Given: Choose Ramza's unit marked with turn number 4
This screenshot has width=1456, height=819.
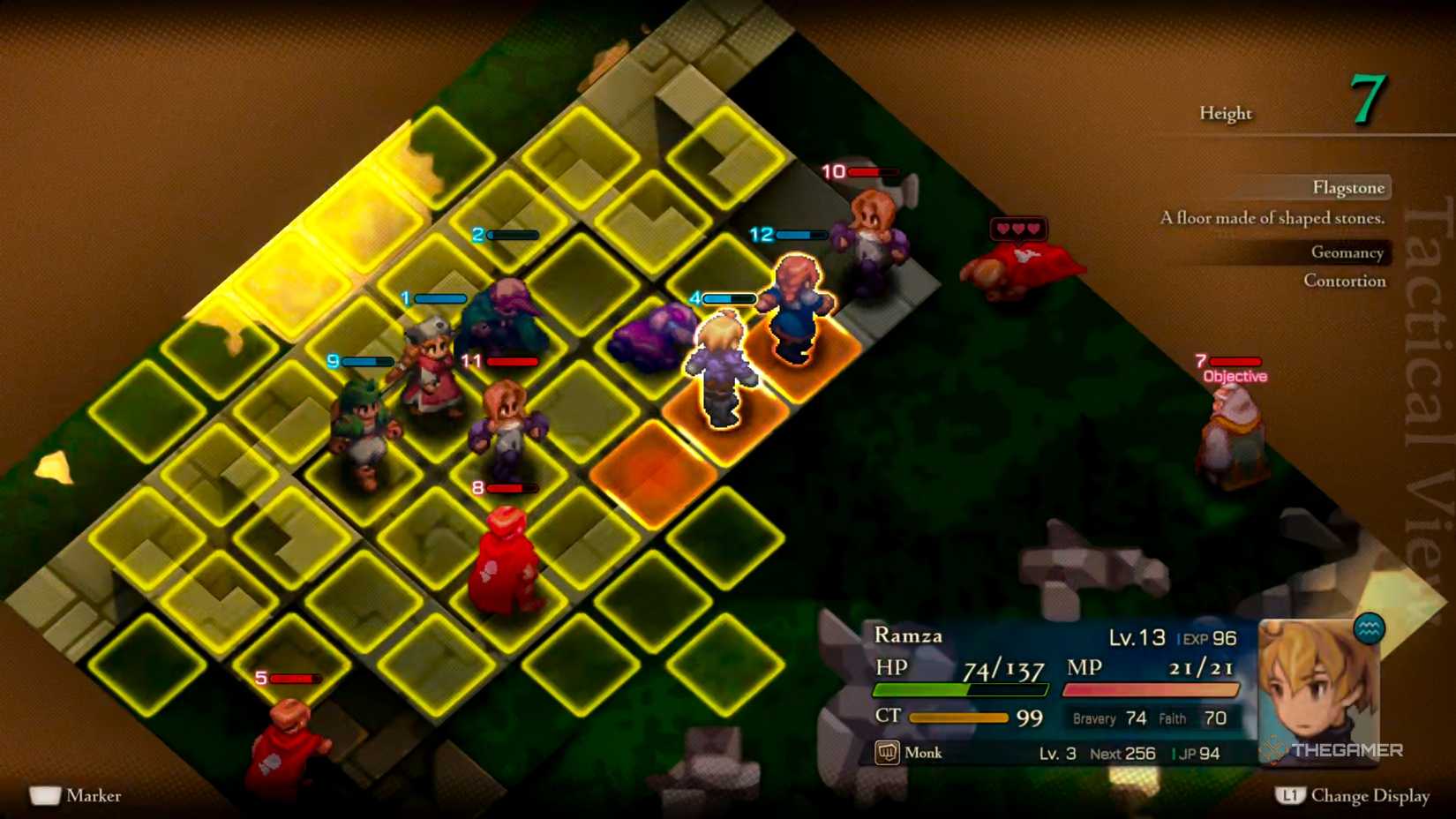Looking at the screenshot, I should (x=723, y=372).
